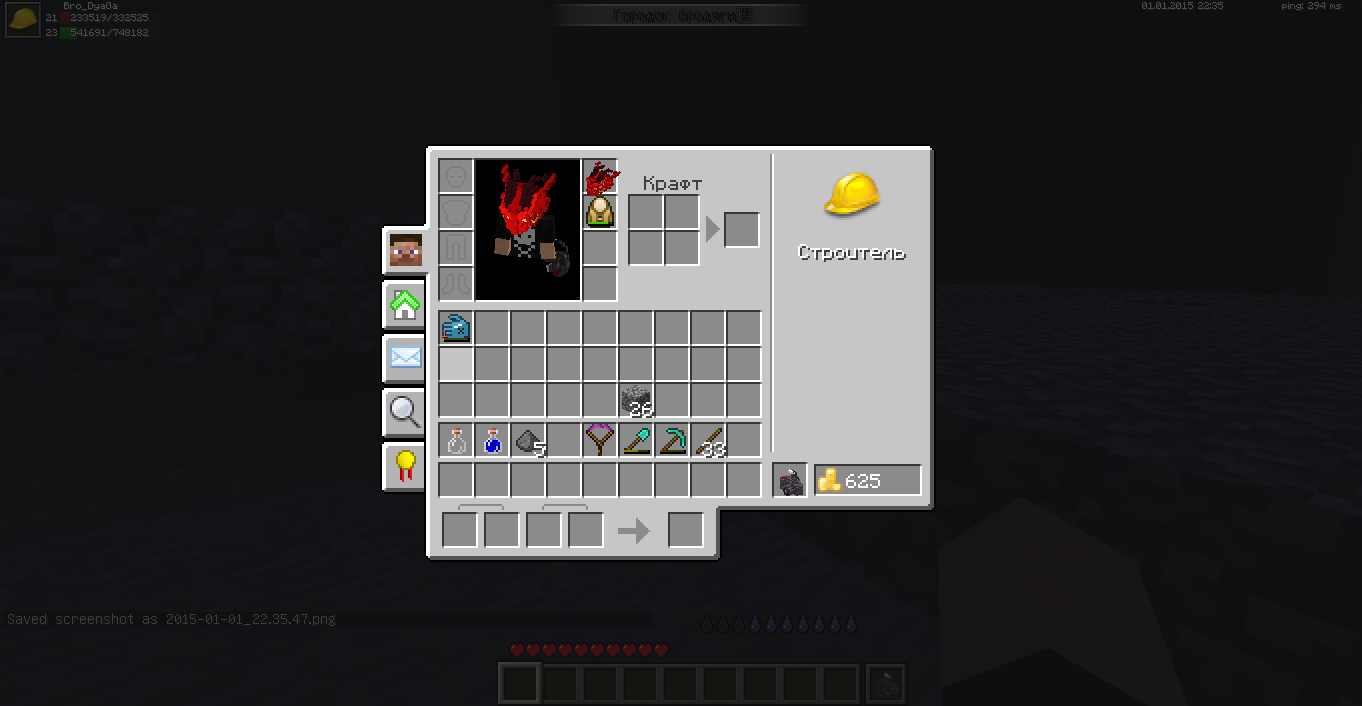The image size is (1362, 706).
Task: Switch to the green house tab
Action: pos(405,305)
